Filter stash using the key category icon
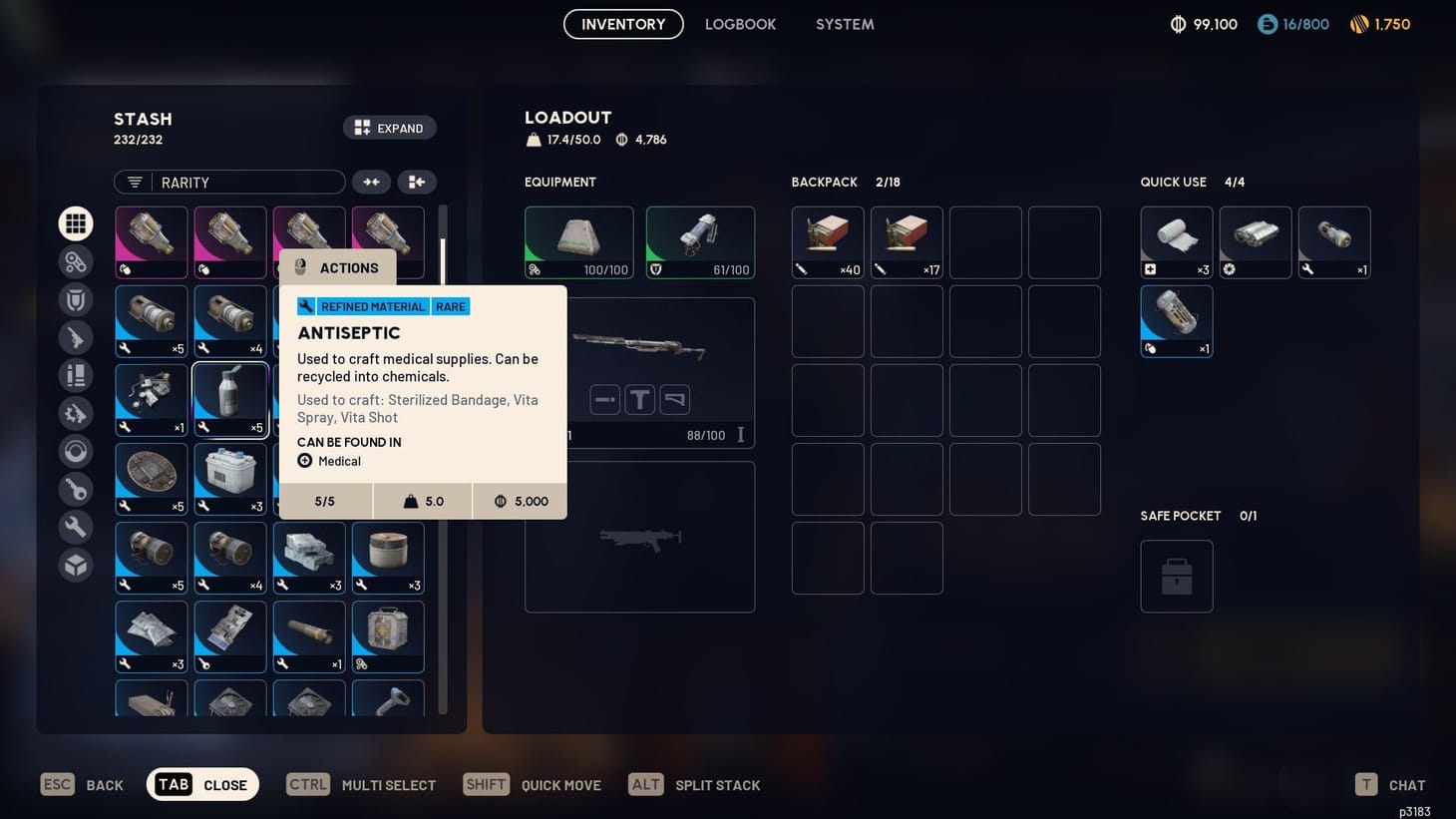The image size is (1456, 819). pos(76,489)
